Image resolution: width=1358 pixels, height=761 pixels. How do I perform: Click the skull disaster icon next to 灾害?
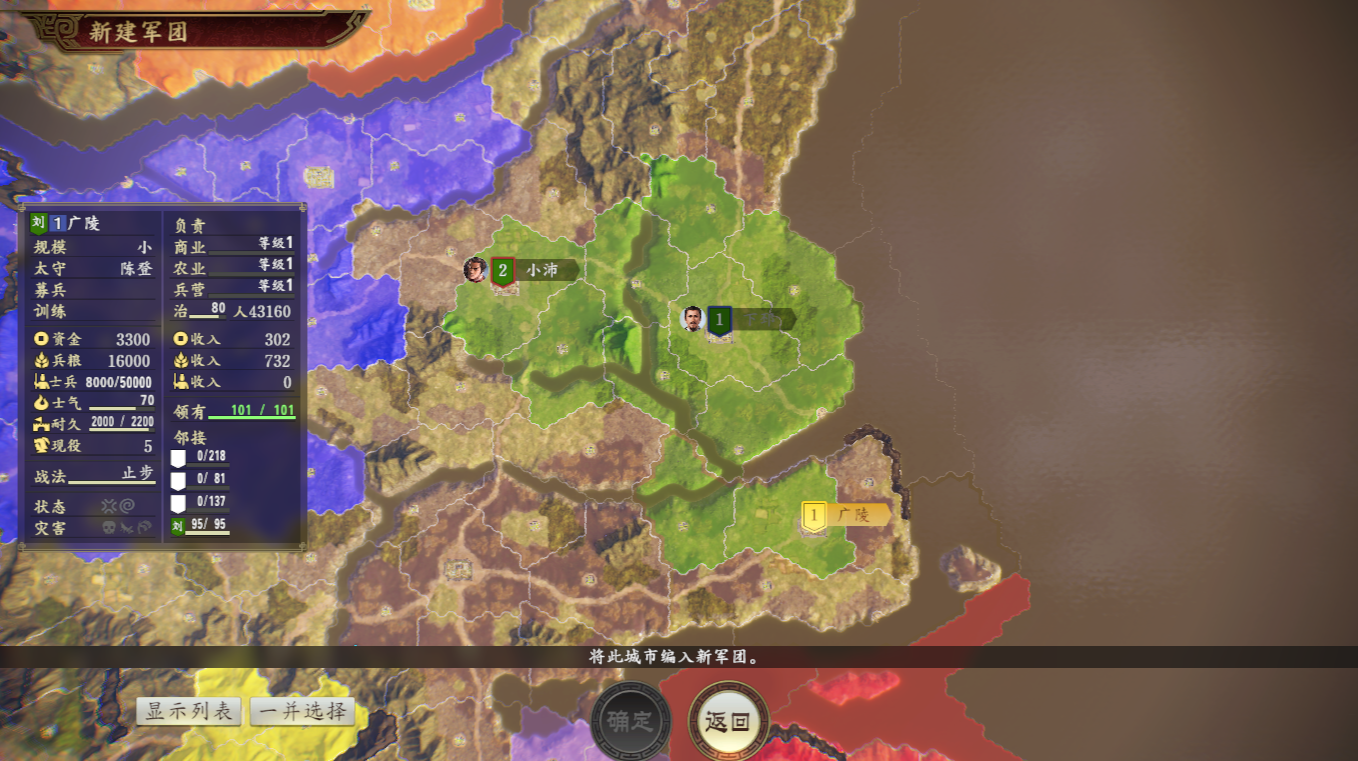pos(108,527)
